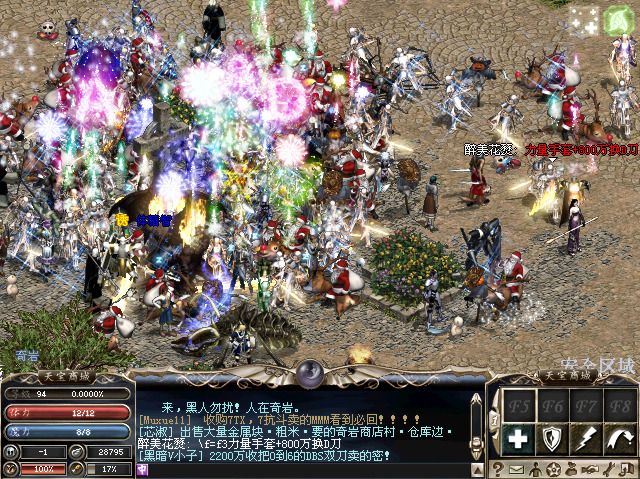The image size is (640, 479).
Task: Open the 天空商城 shop above the hotkey slots
Action: click(x=566, y=375)
